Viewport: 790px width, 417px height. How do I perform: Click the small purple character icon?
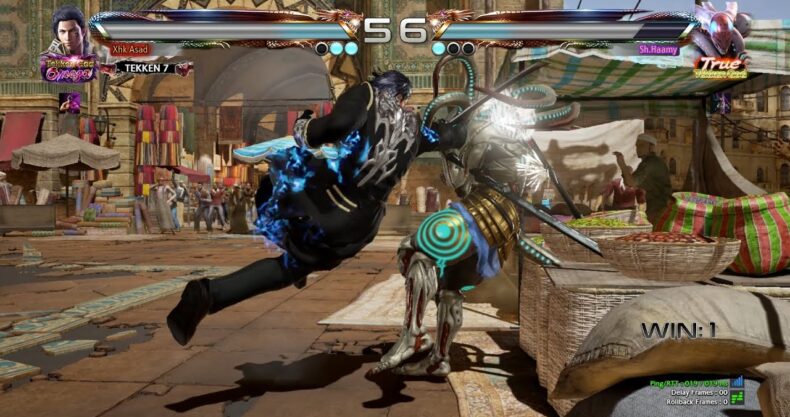(70, 102)
